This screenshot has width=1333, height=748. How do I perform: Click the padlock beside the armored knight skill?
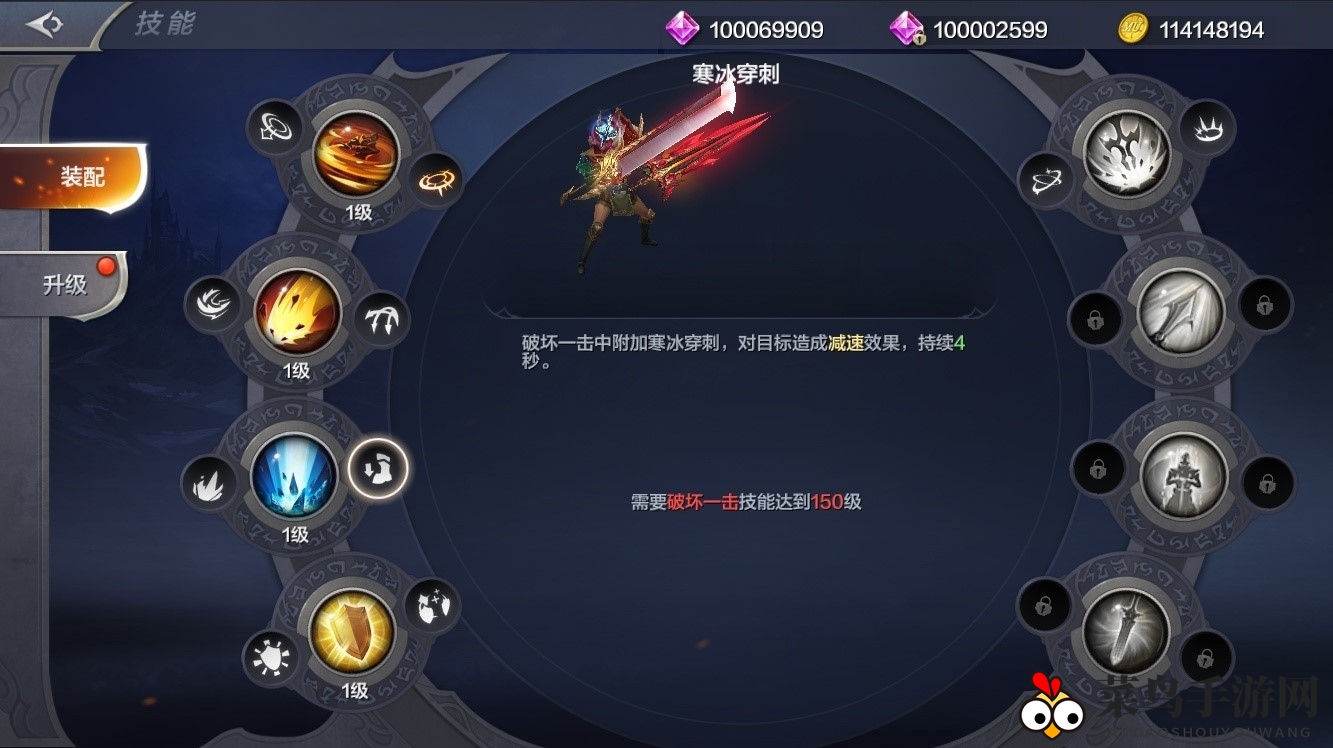point(1100,467)
